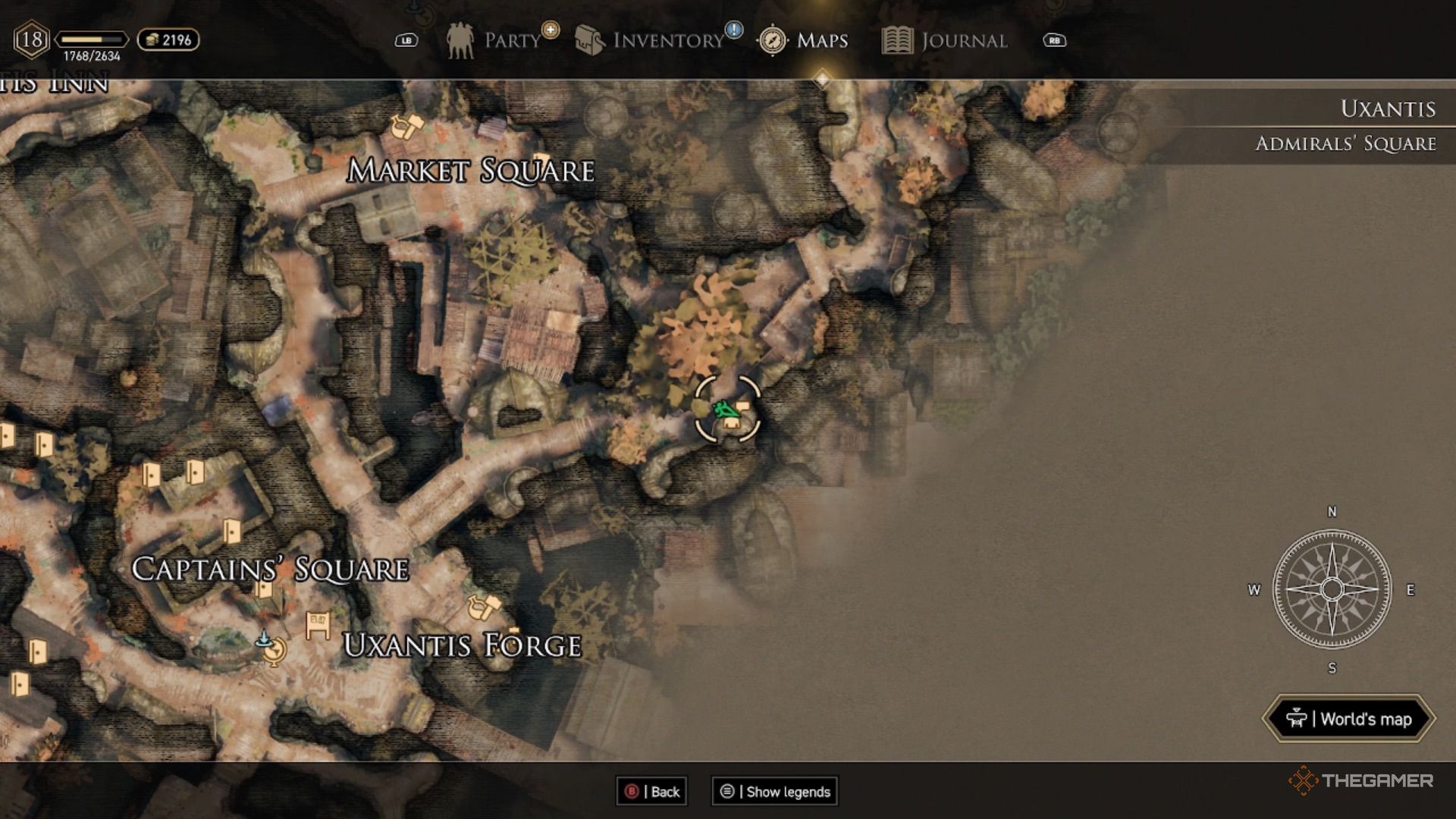This screenshot has height=819, width=1456.
Task: Show legends for the map
Action: pos(775,792)
